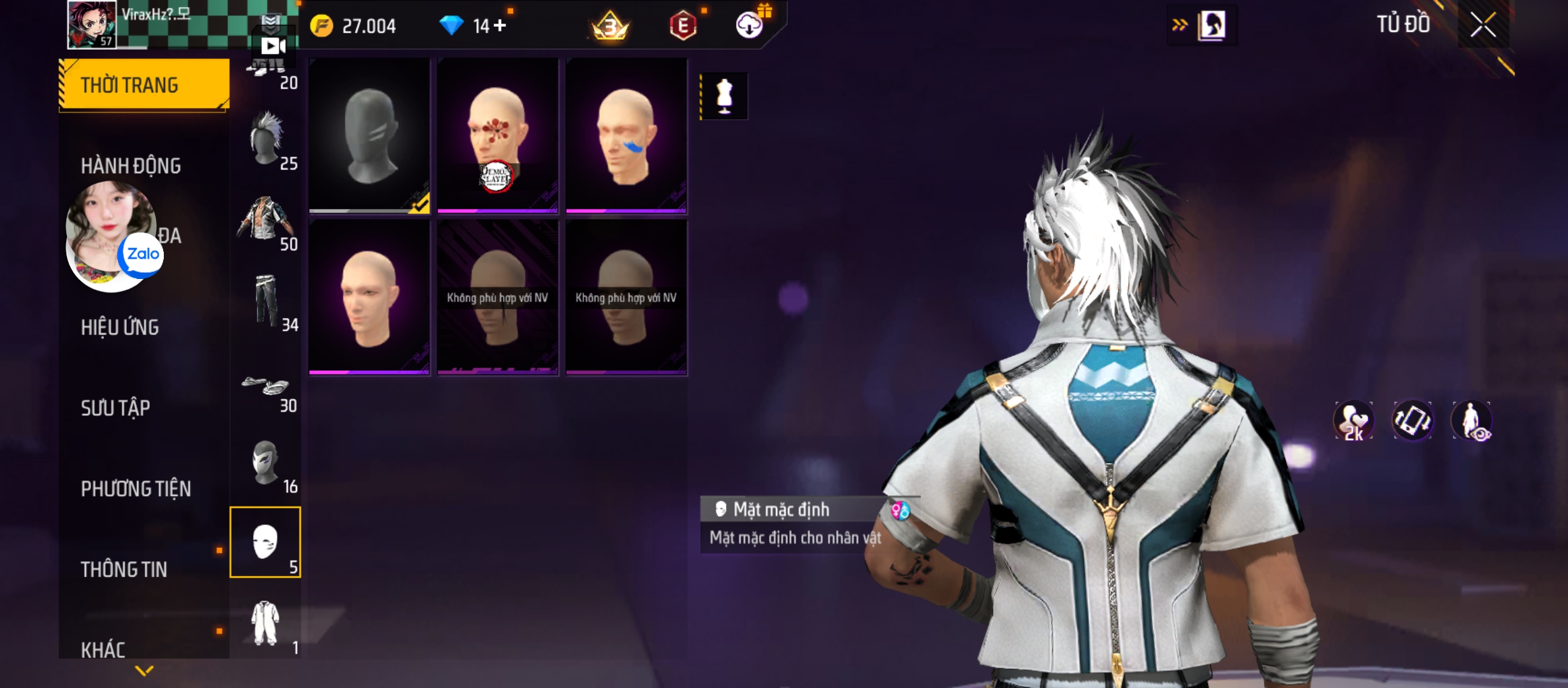Equip the face with blue cheek paint
Screen dimensions: 1568x688
(x=626, y=135)
